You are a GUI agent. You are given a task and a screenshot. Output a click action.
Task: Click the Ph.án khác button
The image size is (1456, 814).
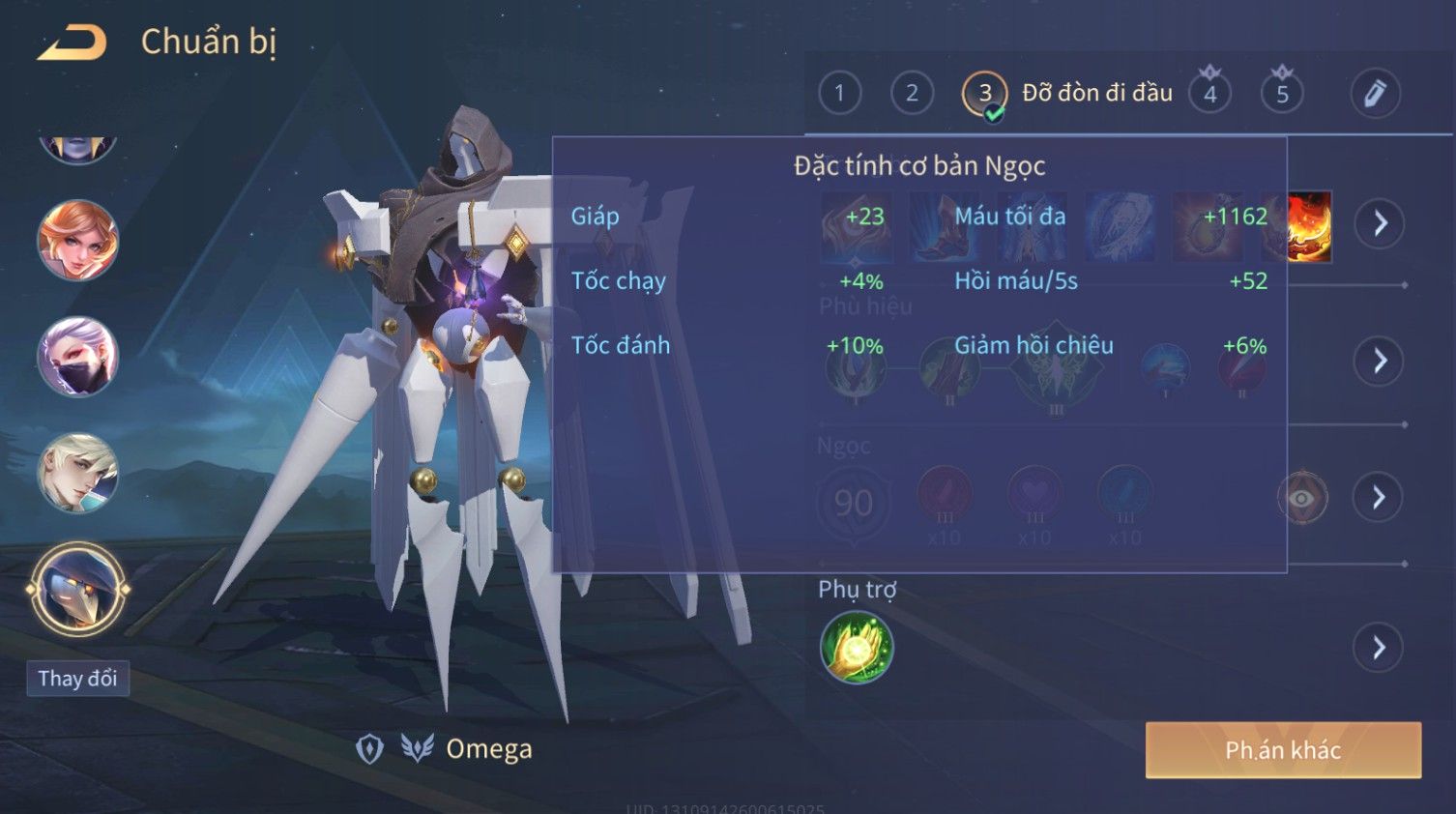tap(1283, 750)
